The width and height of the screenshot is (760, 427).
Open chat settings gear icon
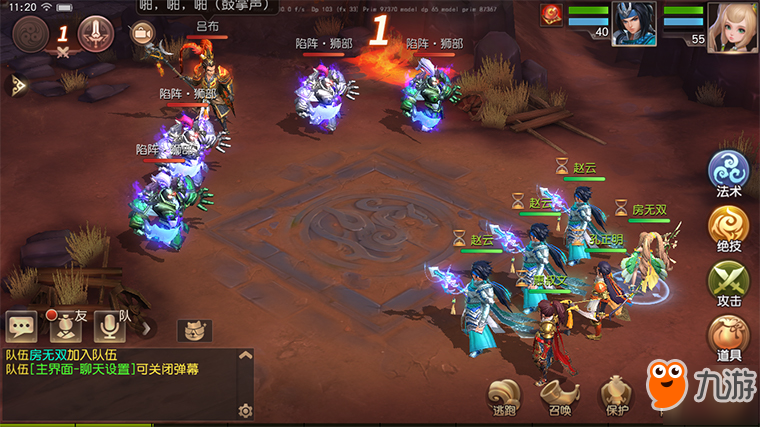pyautogui.click(x=245, y=411)
